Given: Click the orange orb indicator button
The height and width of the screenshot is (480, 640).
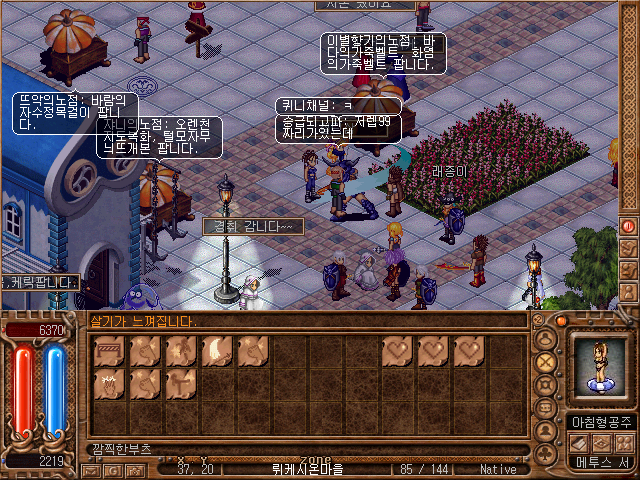Looking at the screenshot, I should point(562,321).
